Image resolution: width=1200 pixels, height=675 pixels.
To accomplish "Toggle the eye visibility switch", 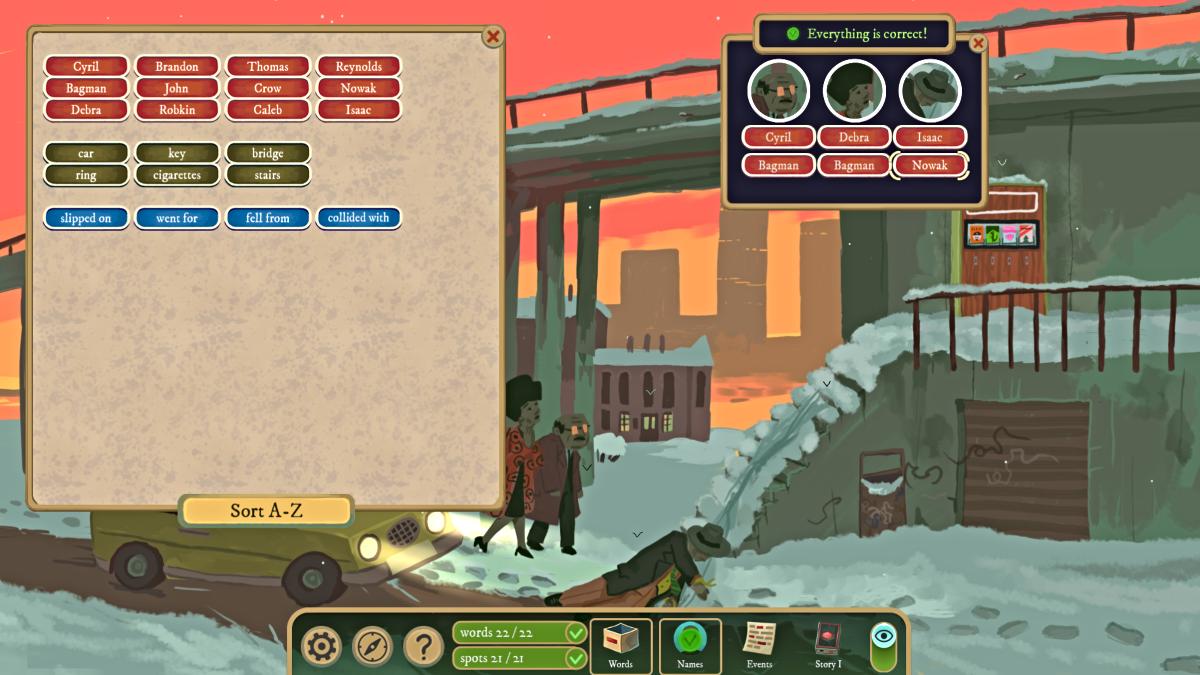I will [884, 646].
